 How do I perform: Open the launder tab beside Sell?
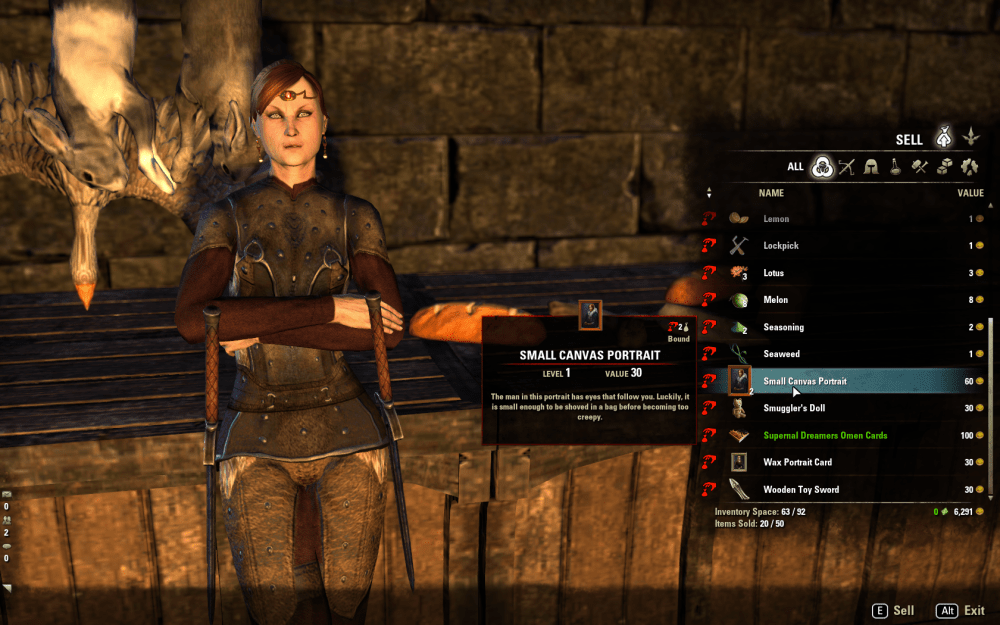coord(970,138)
